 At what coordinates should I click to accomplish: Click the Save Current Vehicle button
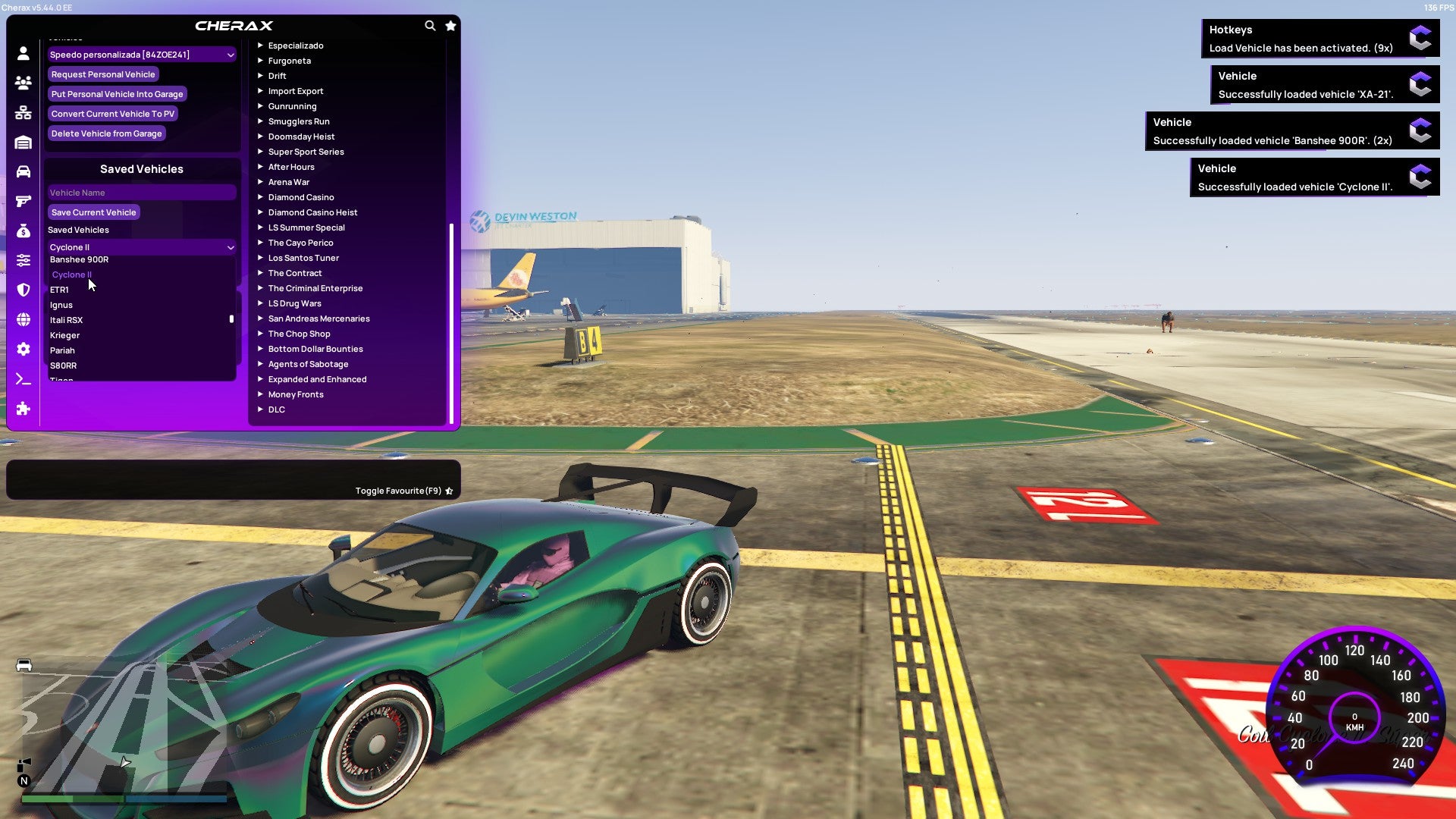coord(93,212)
